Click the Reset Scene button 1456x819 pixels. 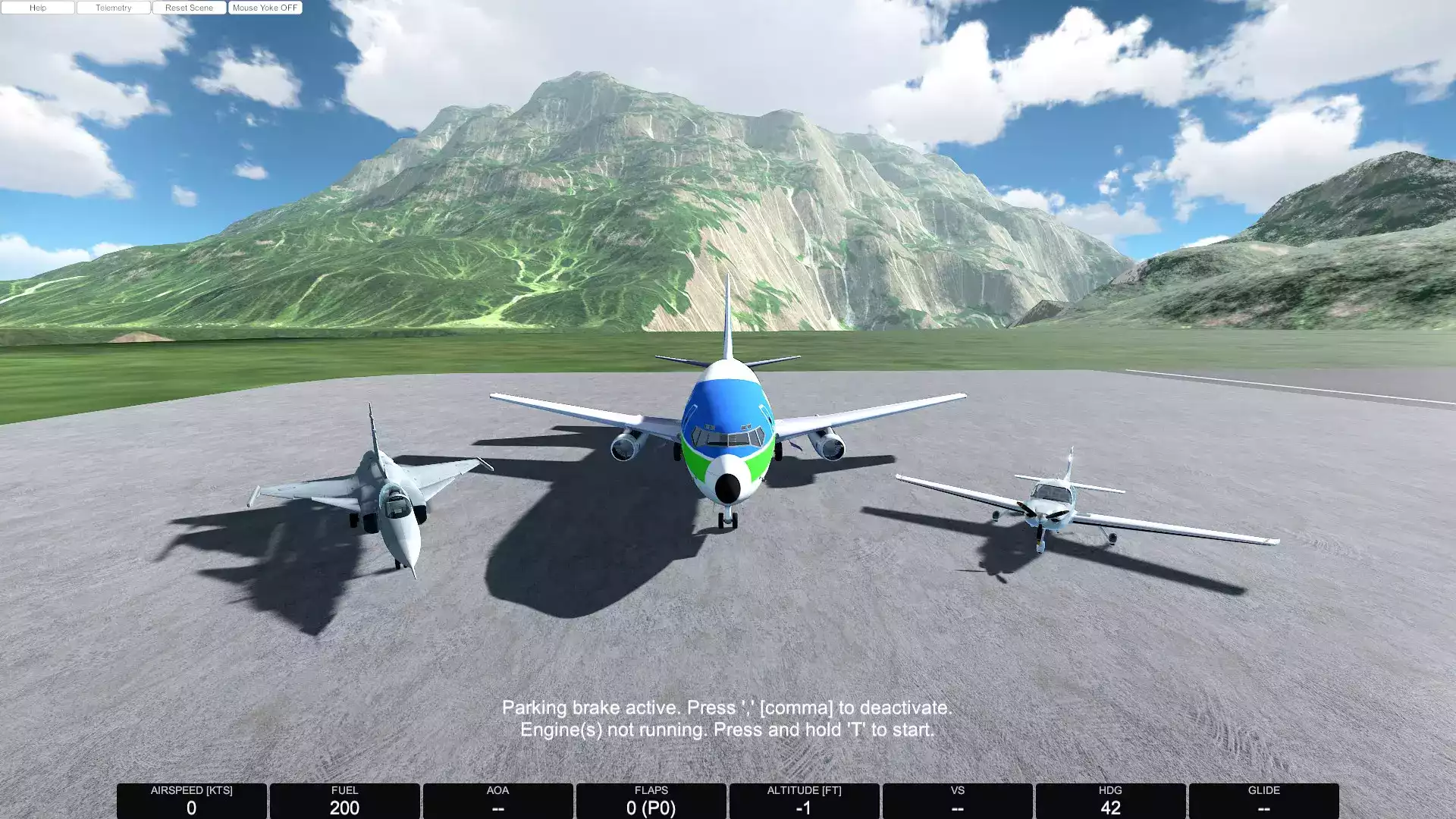(189, 8)
